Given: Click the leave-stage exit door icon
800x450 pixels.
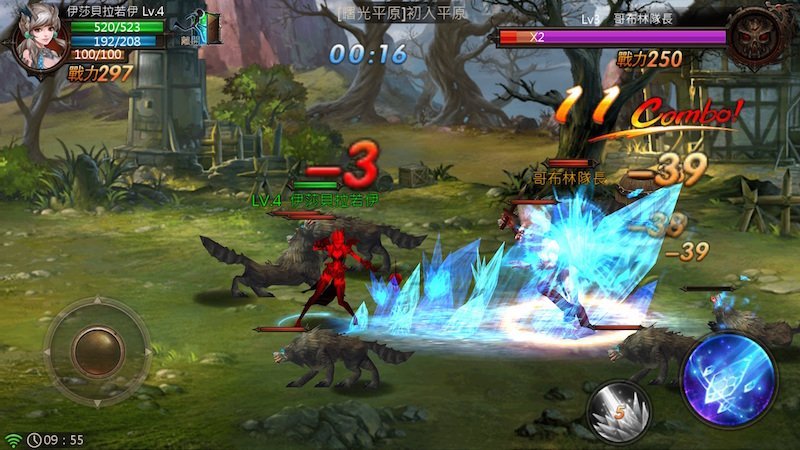Looking at the screenshot, I should 207,27.
